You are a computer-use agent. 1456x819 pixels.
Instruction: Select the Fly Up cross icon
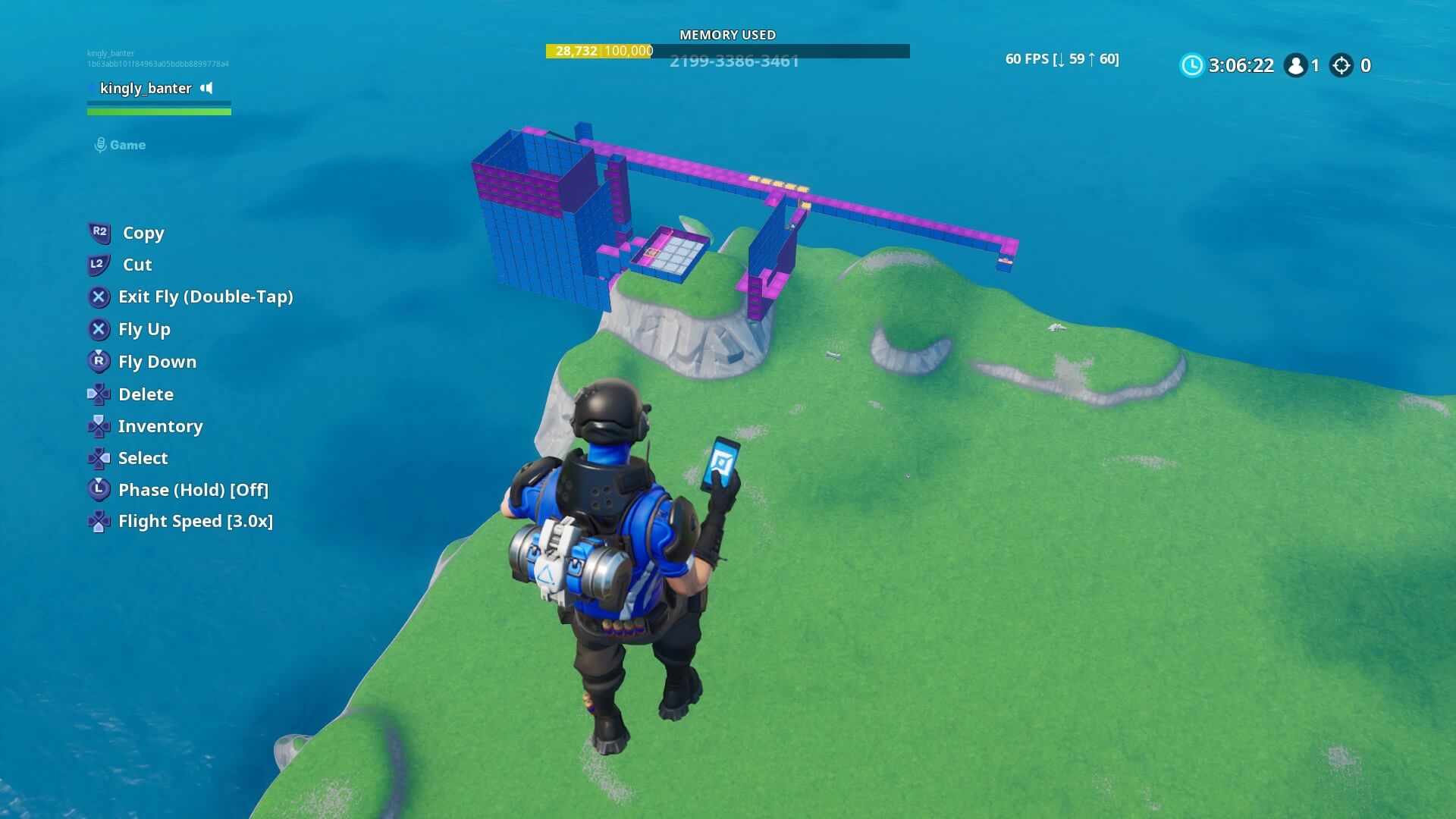(x=98, y=329)
